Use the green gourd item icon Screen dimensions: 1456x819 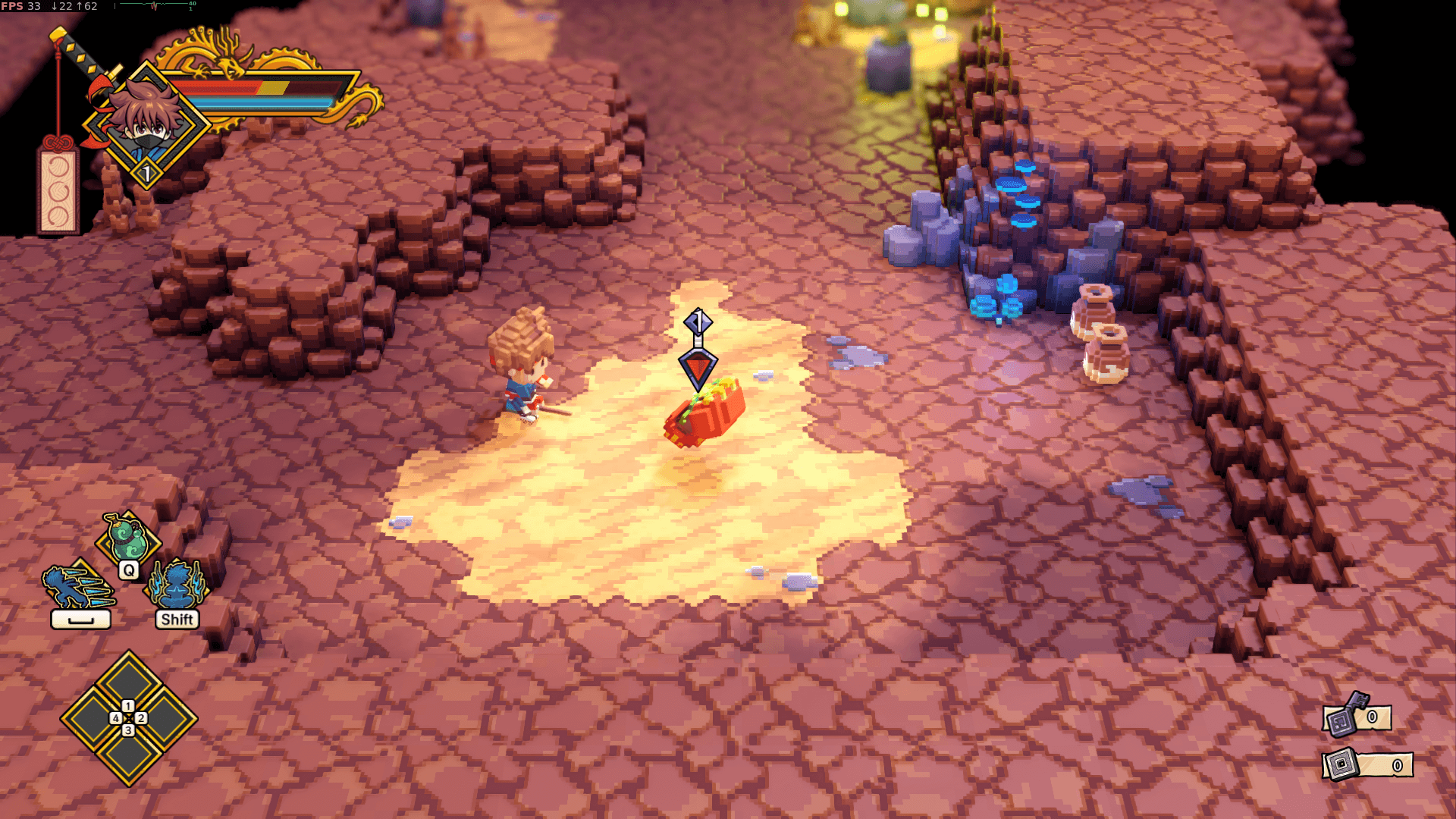pyautogui.click(x=127, y=538)
